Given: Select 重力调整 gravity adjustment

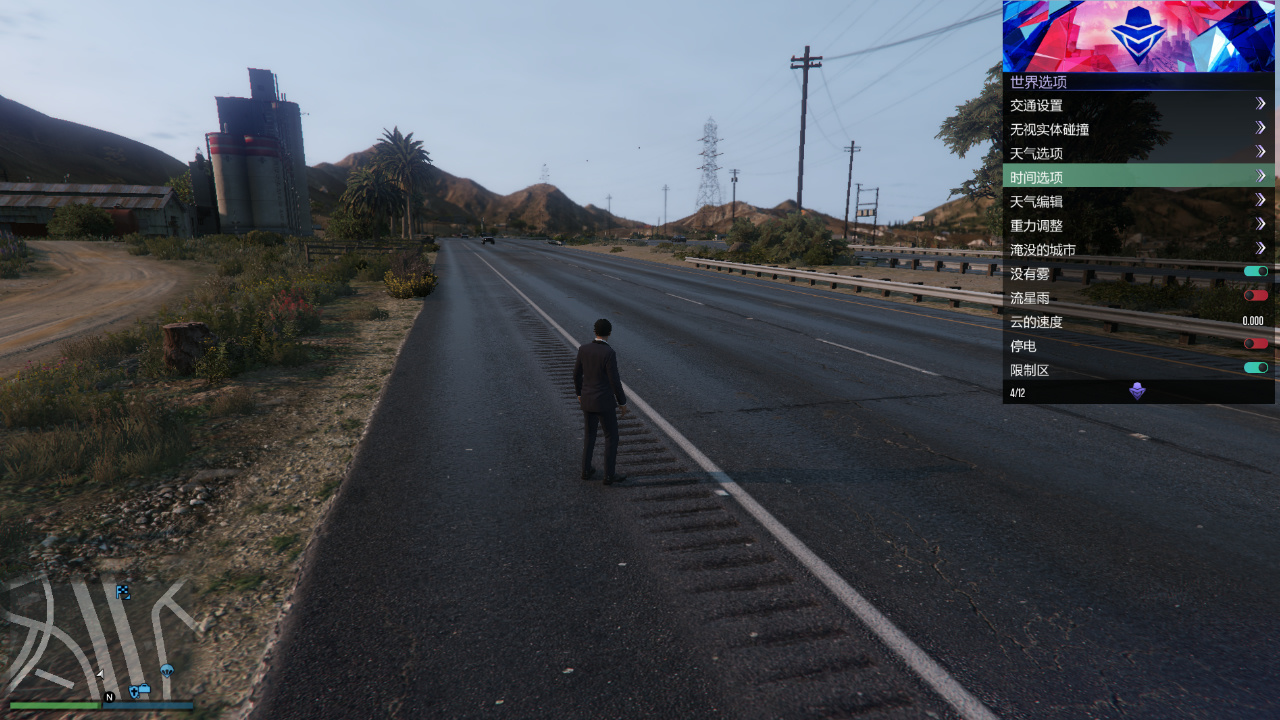Looking at the screenshot, I should coord(1138,225).
